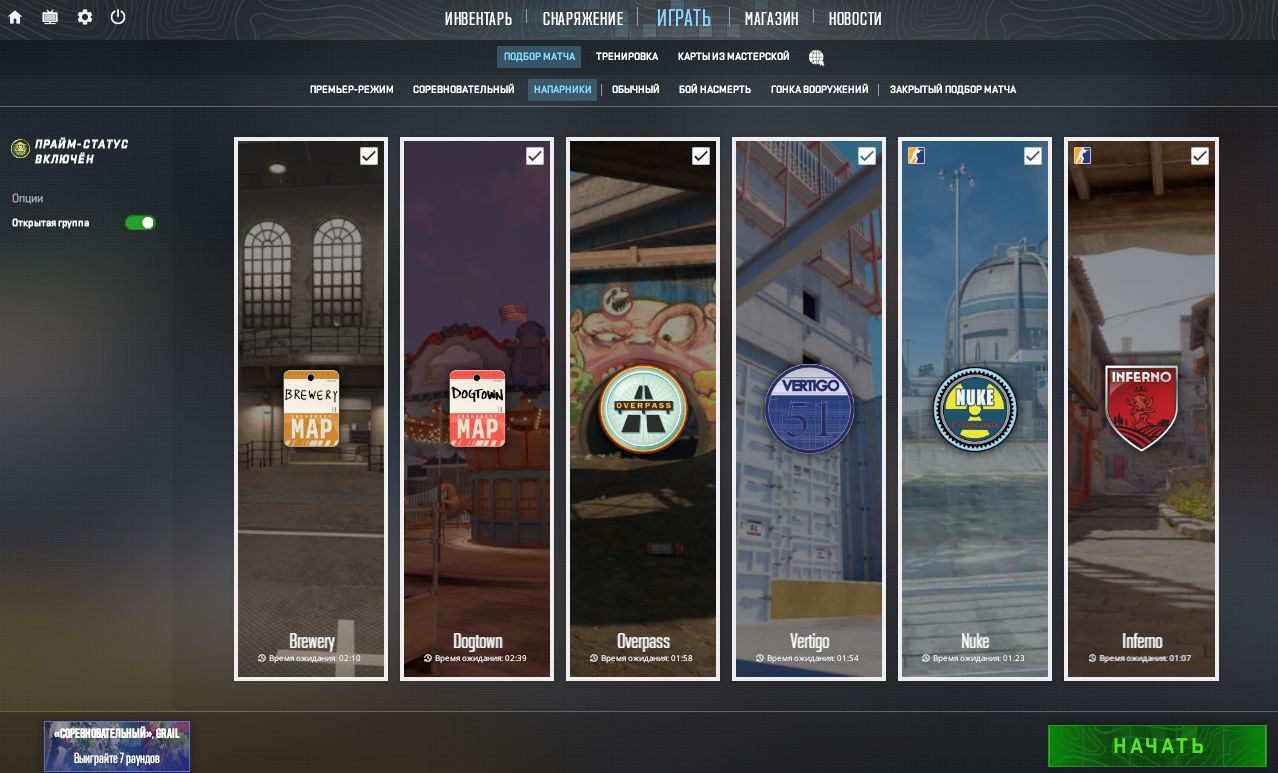The image size is (1278, 773).
Task: Open the Grail mission banner
Action: point(116,746)
